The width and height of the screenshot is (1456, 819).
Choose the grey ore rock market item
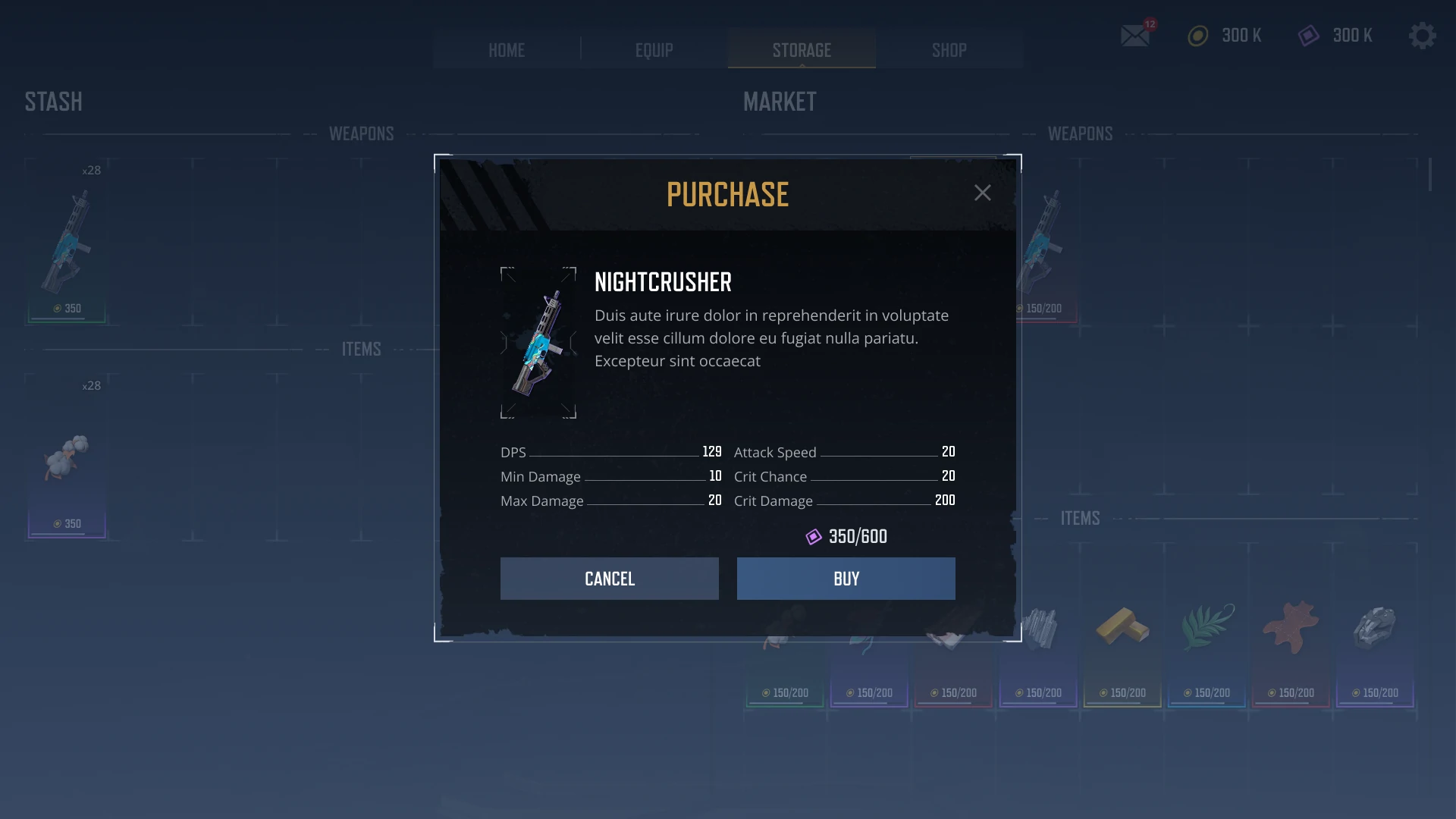(x=1374, y=629)
